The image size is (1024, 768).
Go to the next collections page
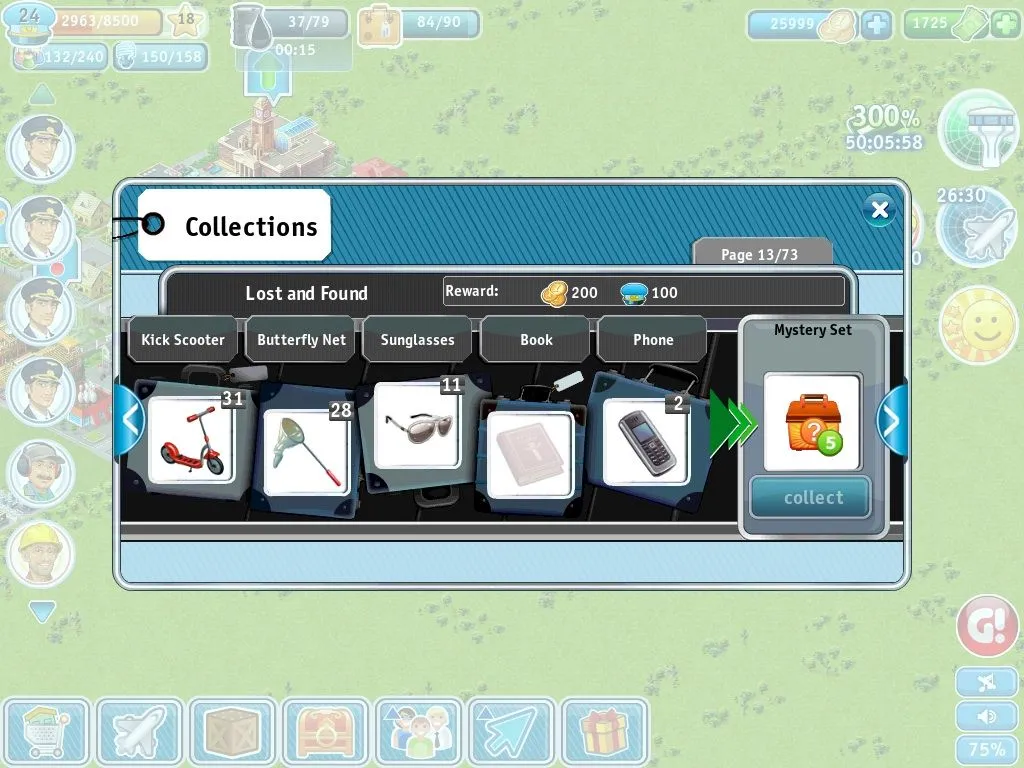890,420
